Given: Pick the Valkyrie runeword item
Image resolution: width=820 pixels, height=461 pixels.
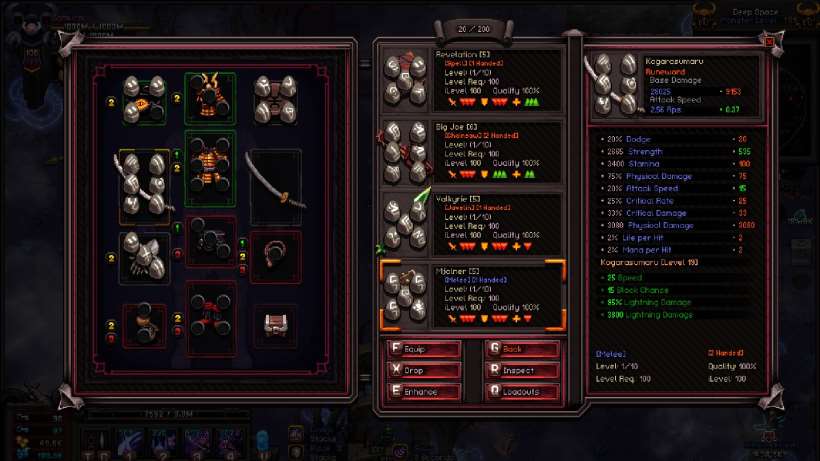Looking at the screenshot, I should pyautogui.click(x=470, y=224).
